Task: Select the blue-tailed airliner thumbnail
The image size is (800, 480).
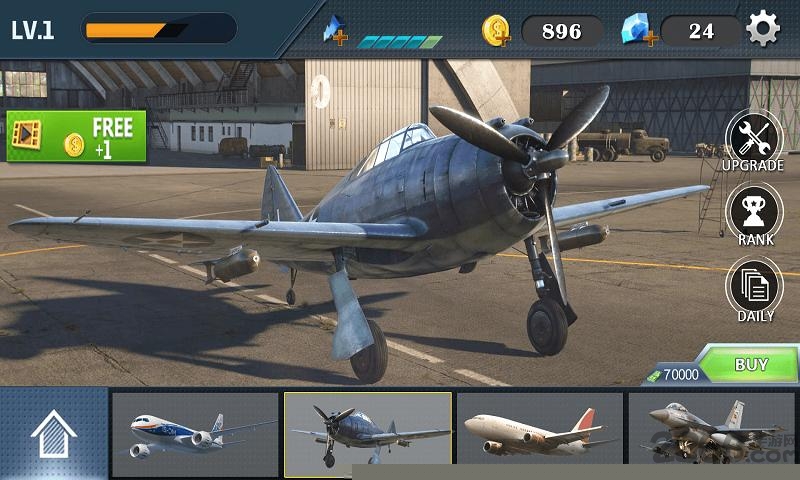Action: pyautogui.click(x=195, y=435)
